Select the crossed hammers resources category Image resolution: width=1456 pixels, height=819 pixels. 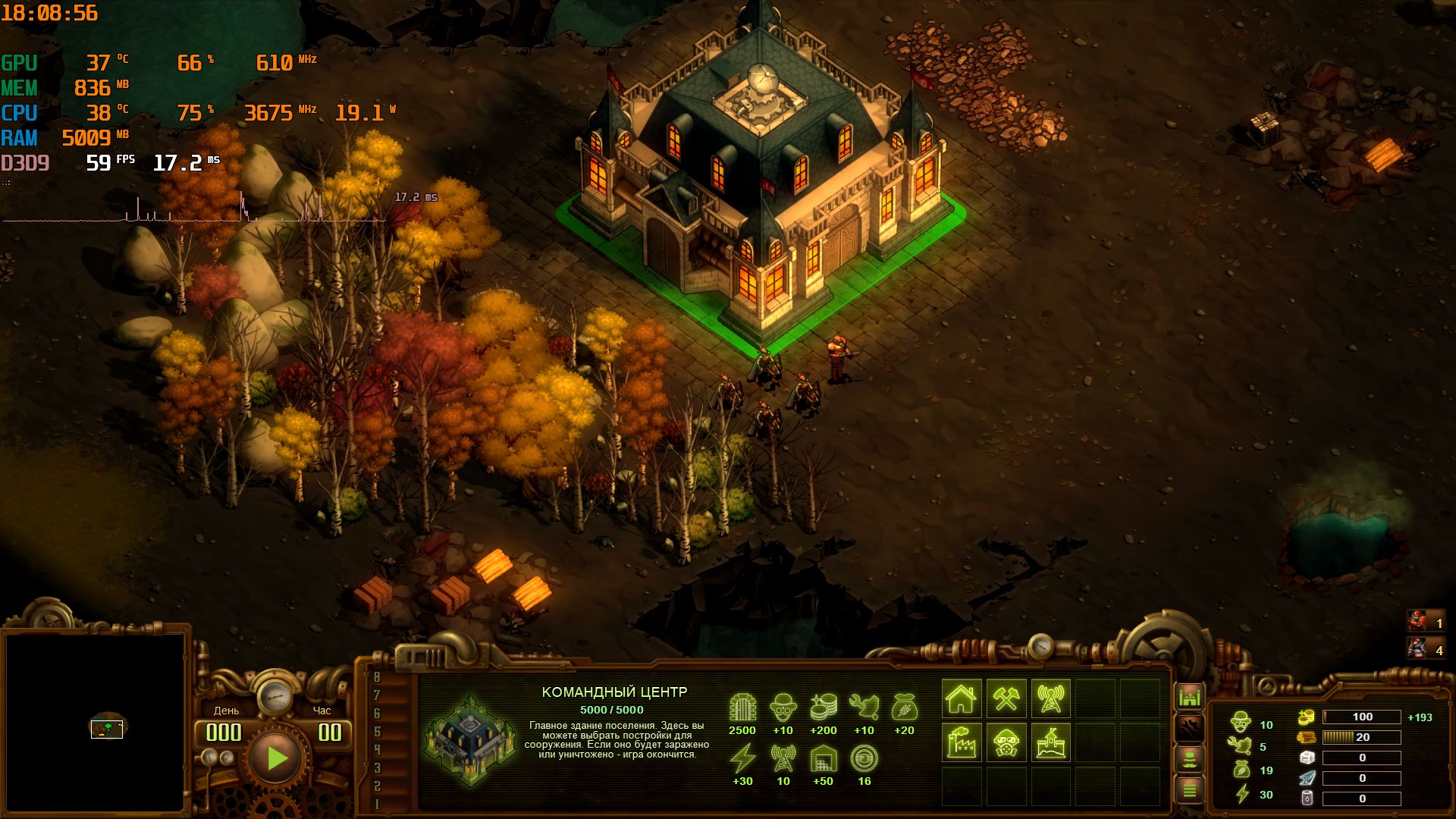pyautogui.click(x=1006, y=698)
